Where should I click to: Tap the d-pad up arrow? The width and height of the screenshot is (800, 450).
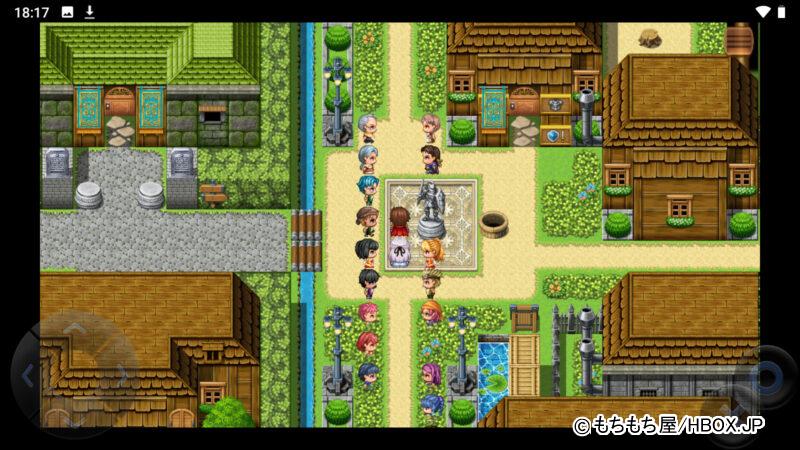(74, 328)
